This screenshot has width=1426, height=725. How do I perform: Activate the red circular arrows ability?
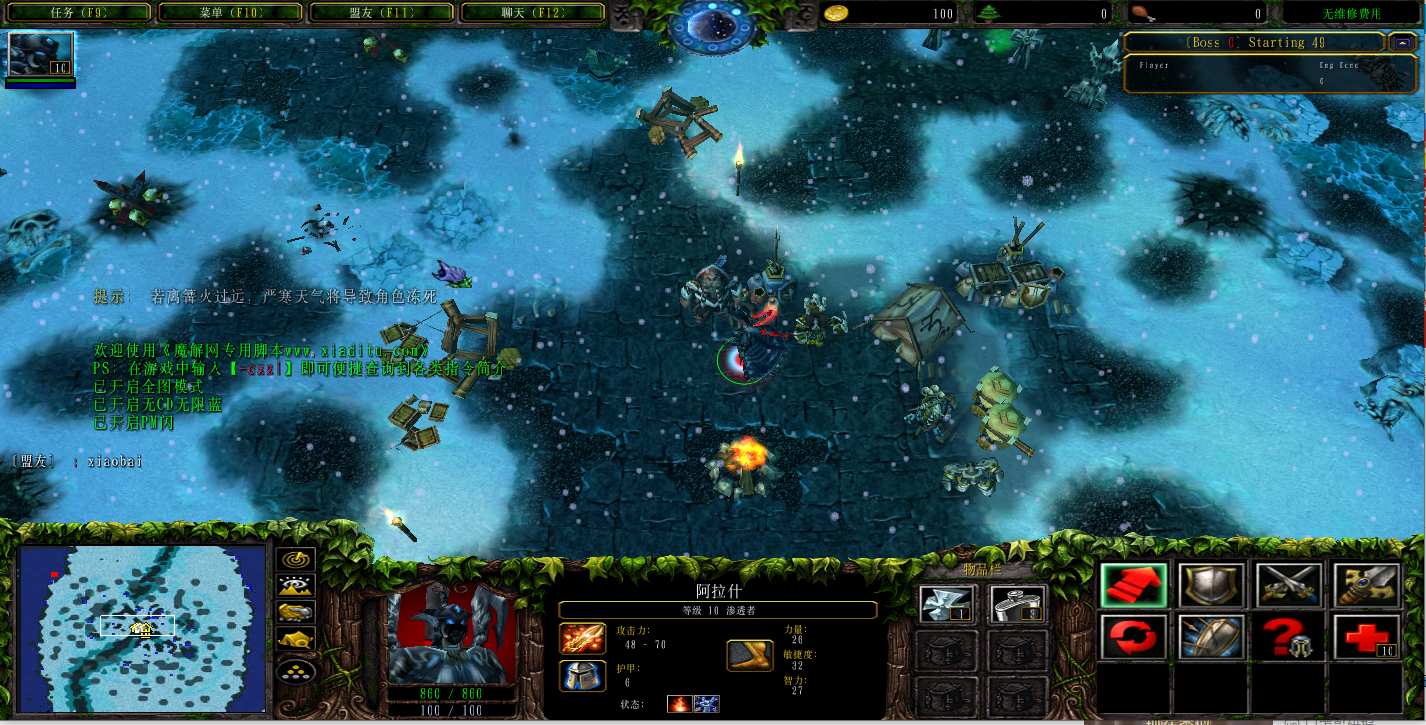click(x=1134, y=637)
